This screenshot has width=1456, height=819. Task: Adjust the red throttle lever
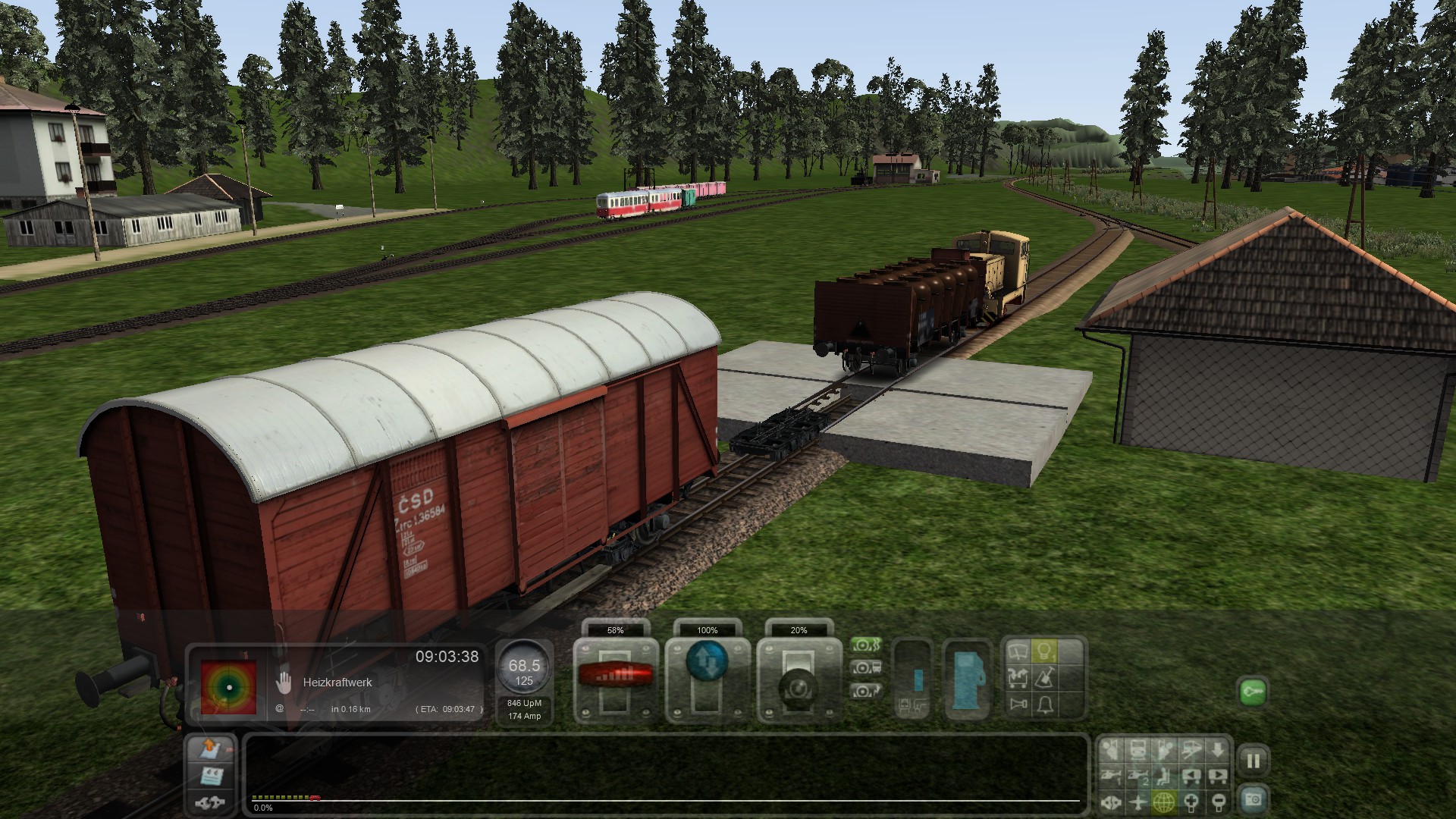615,673
